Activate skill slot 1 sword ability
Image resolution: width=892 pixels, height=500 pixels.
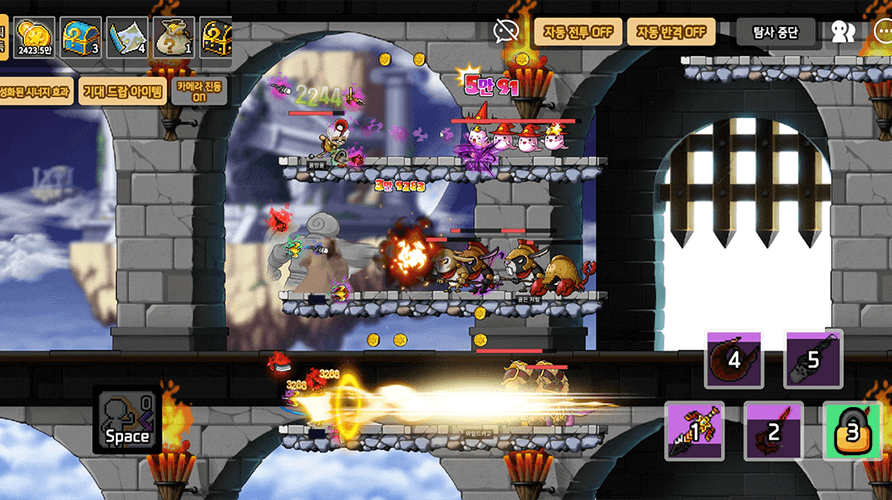point(694,431)
